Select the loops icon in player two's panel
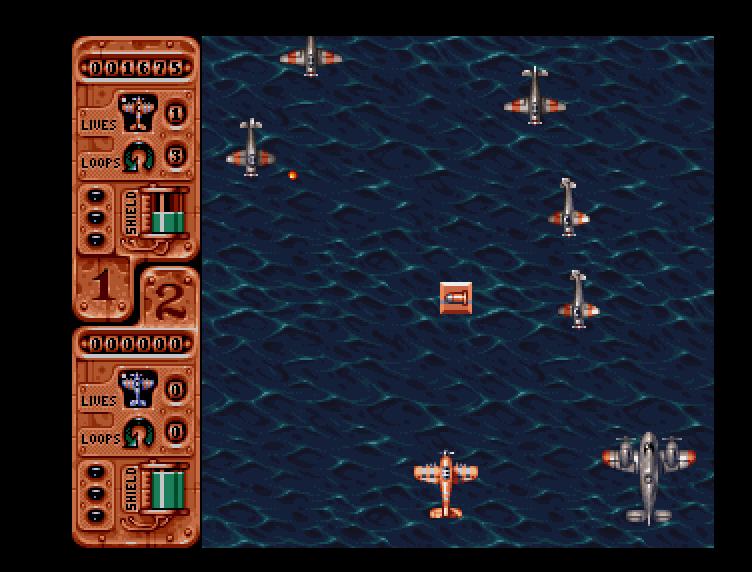The height and width of the screenshot is (572, 752). point(138,434)
